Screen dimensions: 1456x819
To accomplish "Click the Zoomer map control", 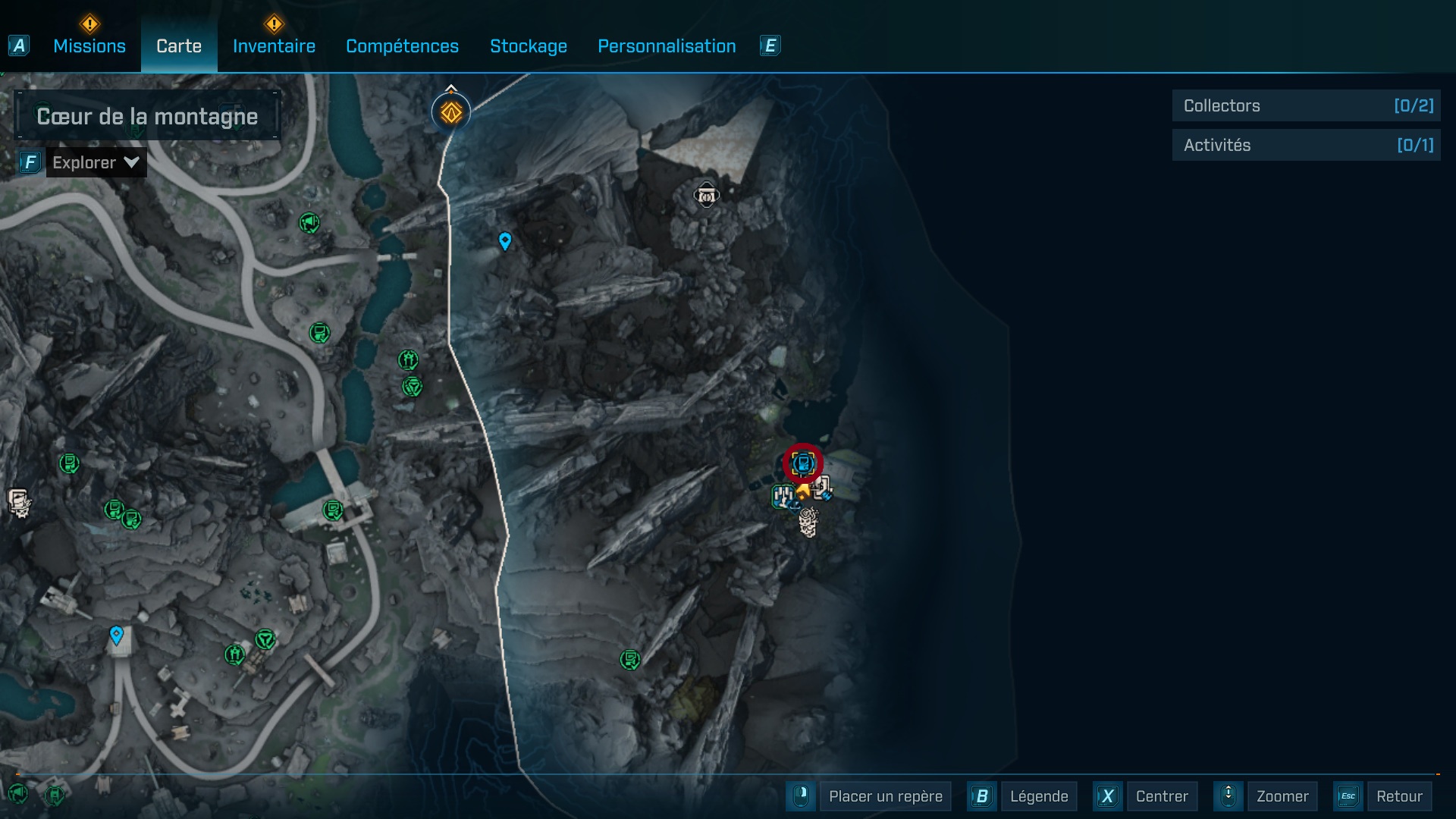I will pyautogui.click(x=1282, y=796).
